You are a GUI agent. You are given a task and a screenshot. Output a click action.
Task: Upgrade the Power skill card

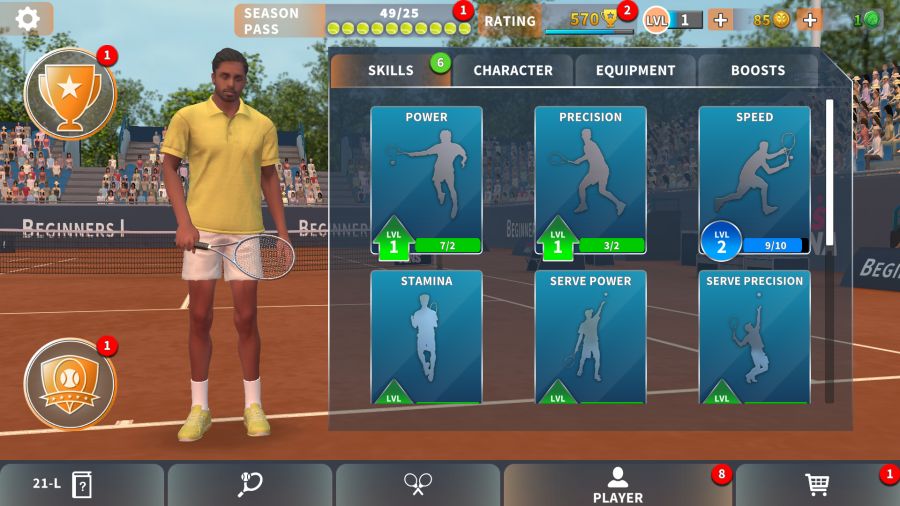click(x=426, y=180)
